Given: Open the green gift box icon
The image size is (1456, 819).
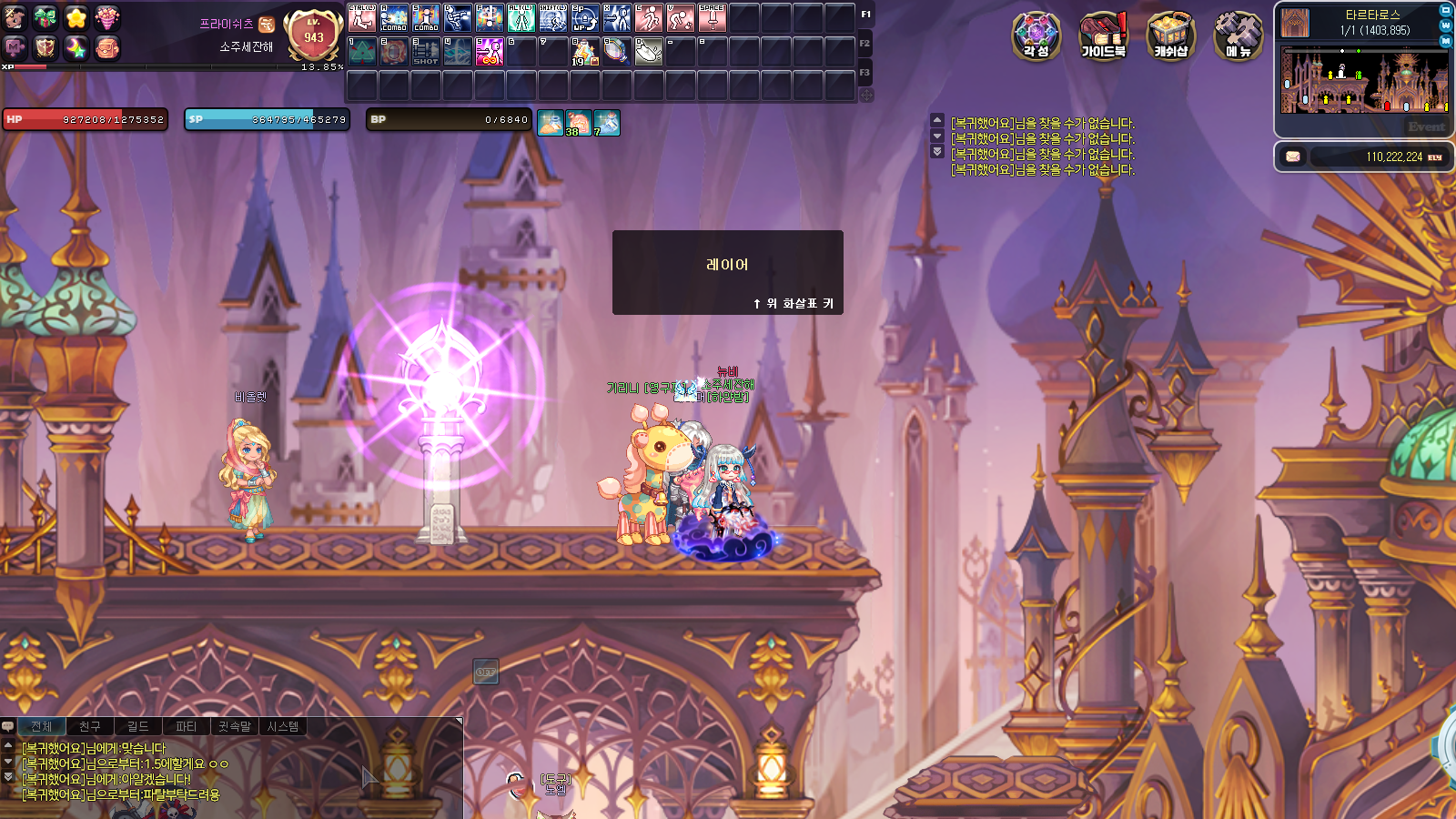Looking at the screenshot, I should [45, 17].
